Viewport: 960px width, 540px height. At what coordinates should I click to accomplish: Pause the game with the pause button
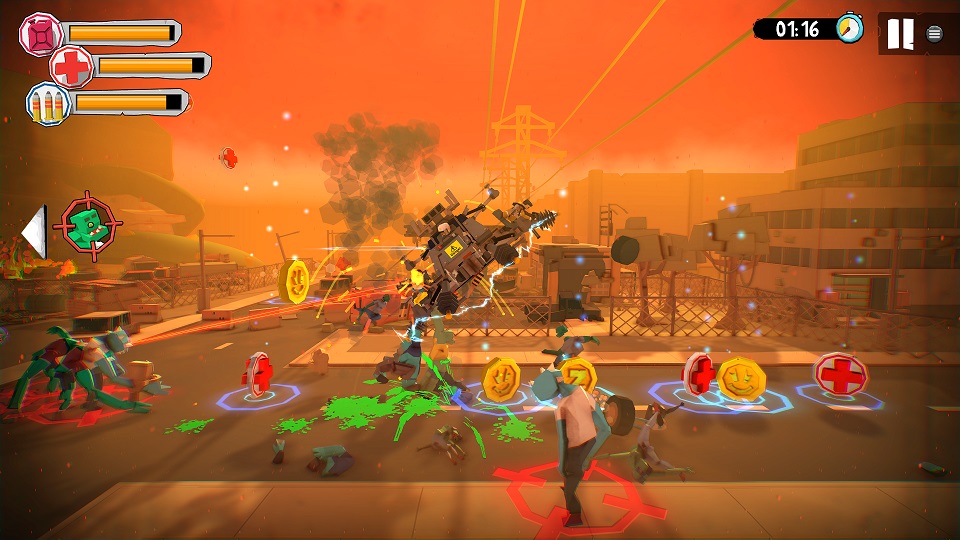click(900, 34)
